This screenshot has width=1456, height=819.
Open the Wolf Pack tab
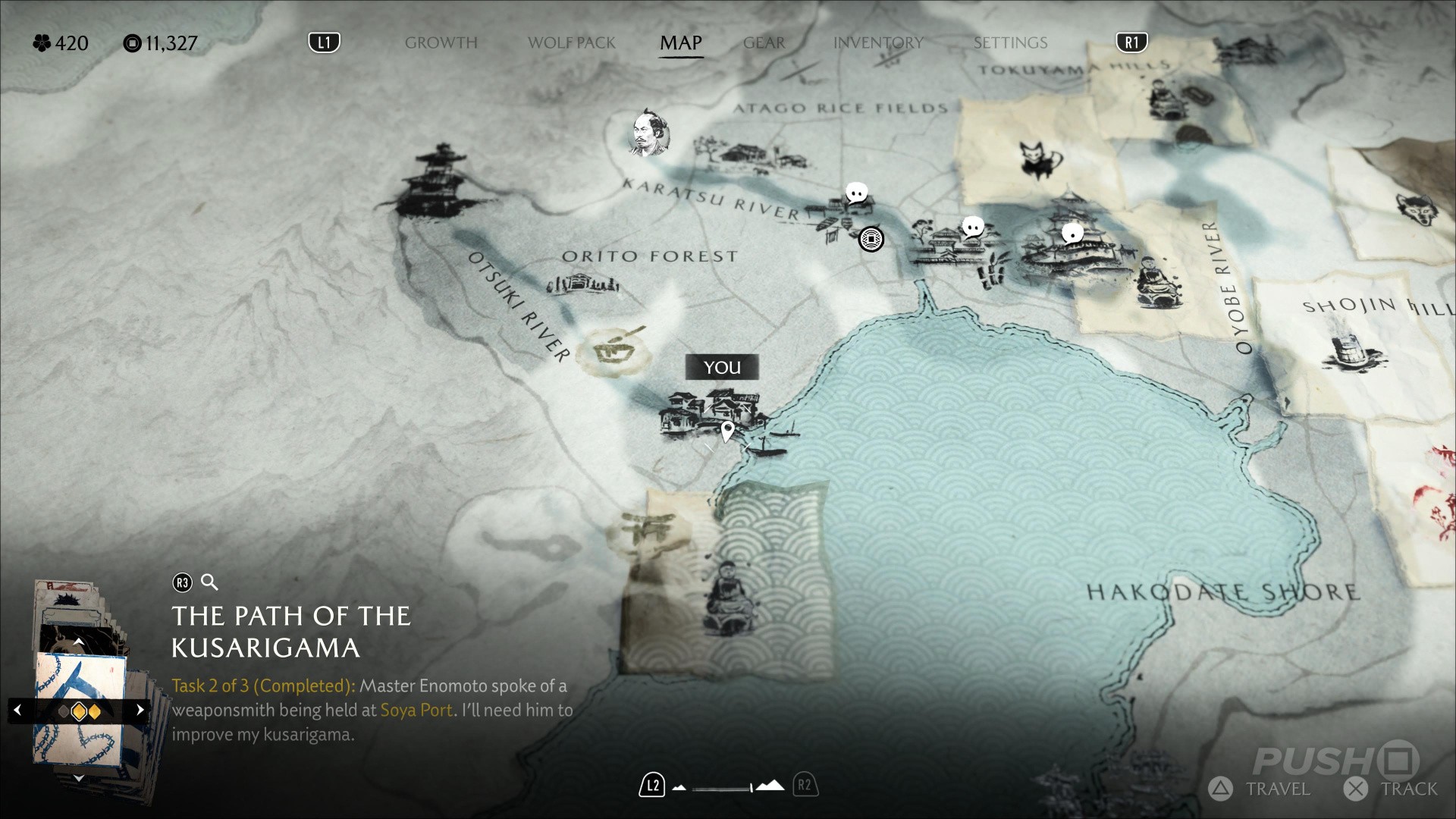[x=571, y=43]
